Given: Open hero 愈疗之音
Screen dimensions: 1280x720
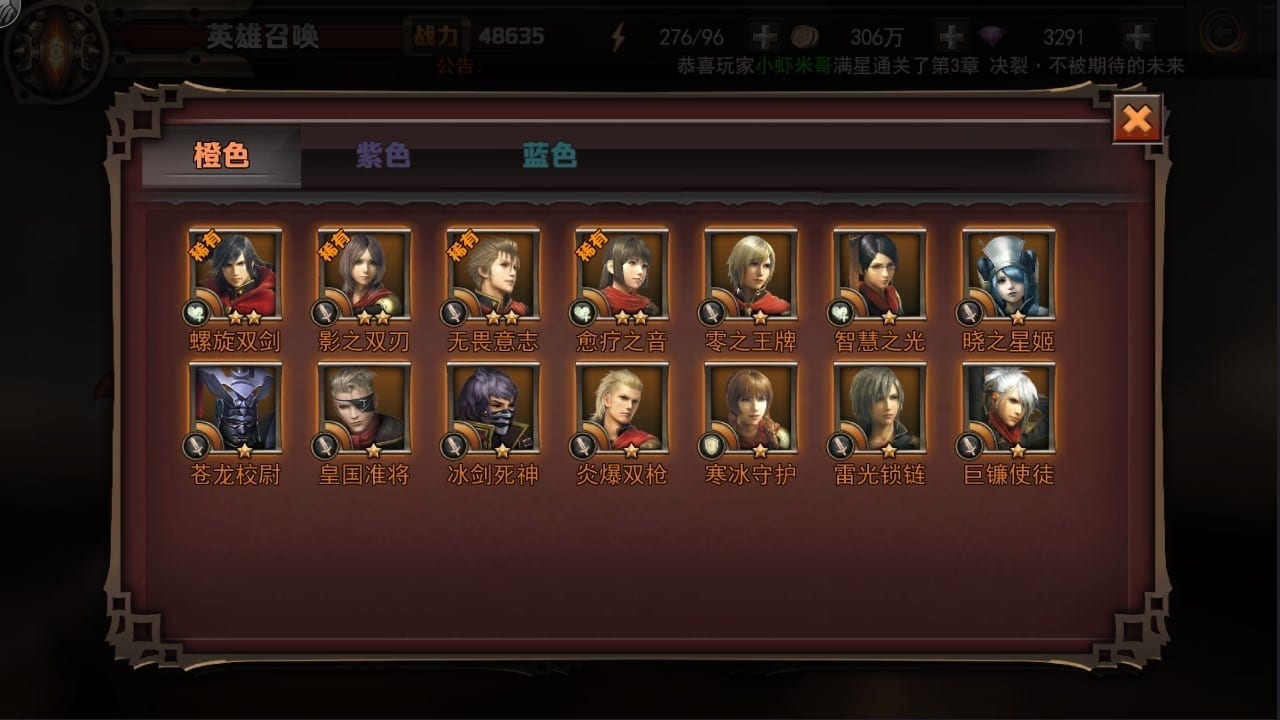Looking at the screenshot, I should pyautogui.click(x=622, y=275).
